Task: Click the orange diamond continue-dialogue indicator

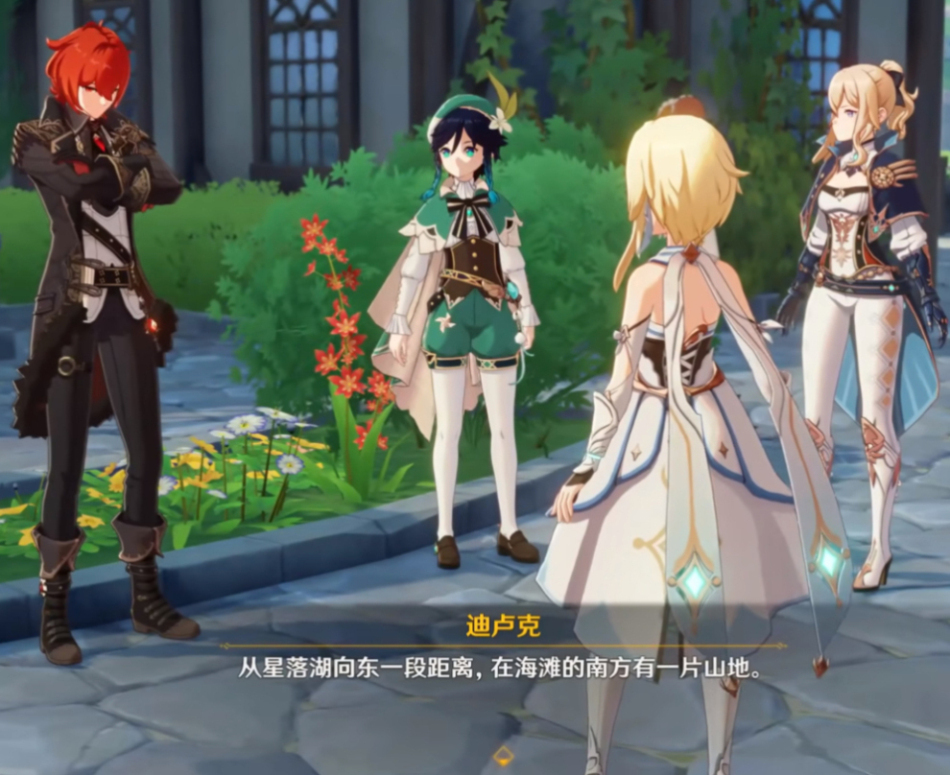Action: [x=504, y=756]
